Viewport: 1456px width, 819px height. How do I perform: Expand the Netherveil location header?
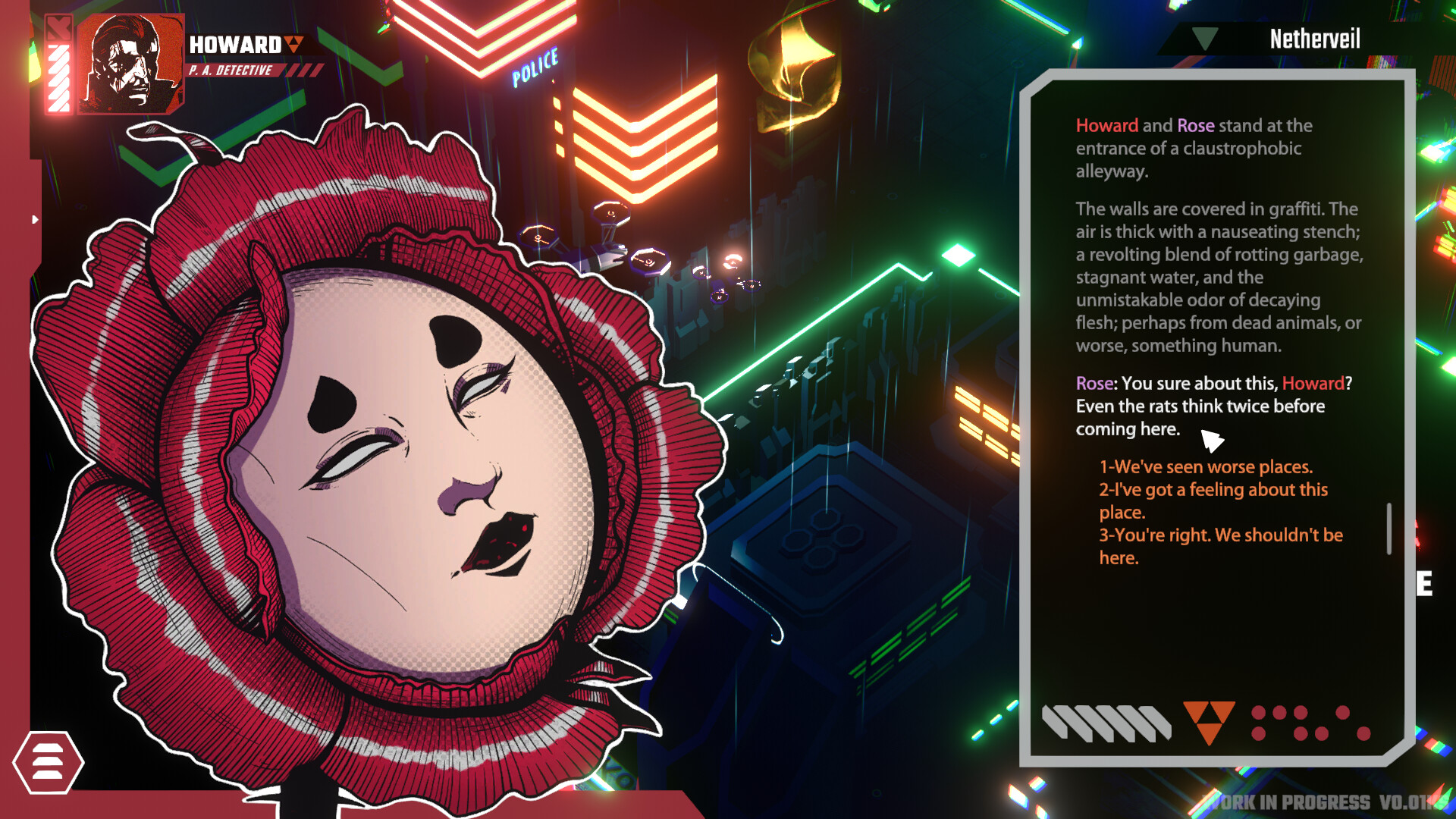pos(1314,39)
